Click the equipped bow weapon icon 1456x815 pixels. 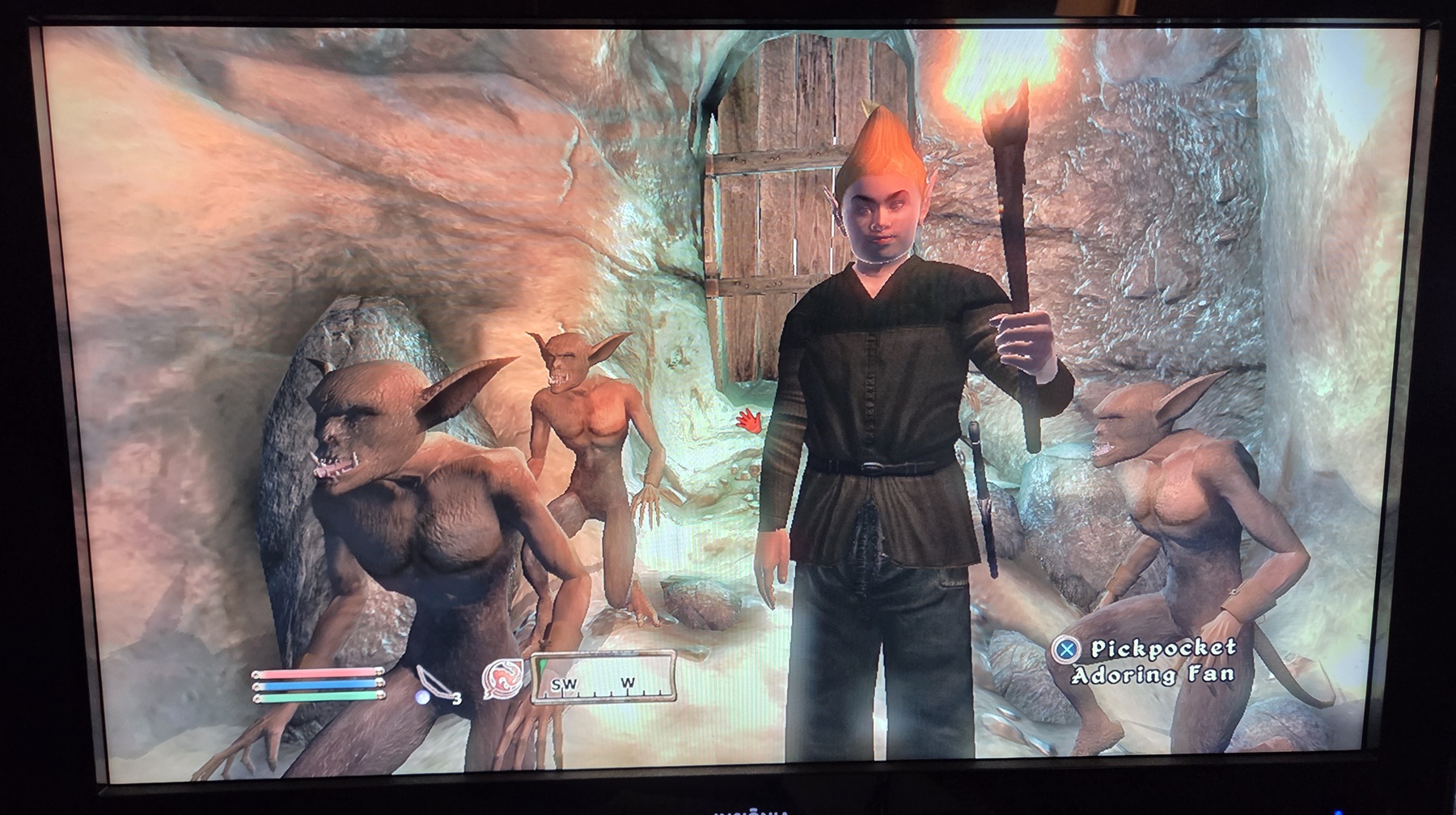pos(434,683)
